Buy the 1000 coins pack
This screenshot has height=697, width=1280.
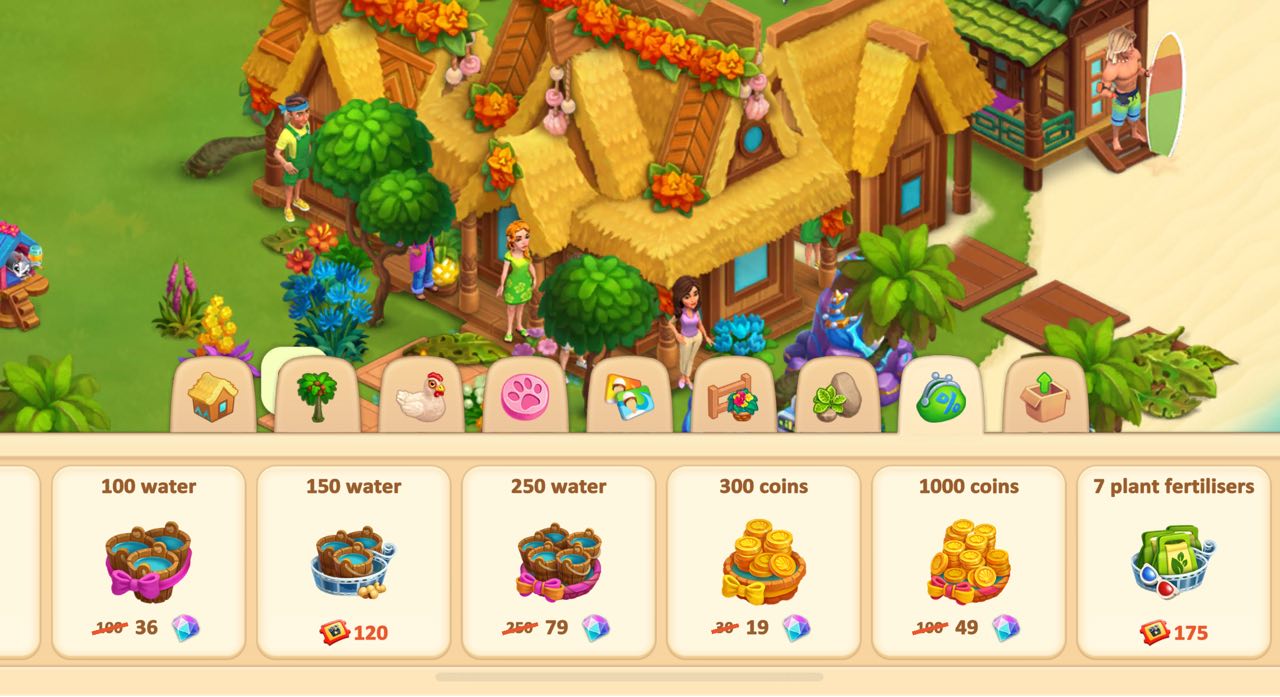[x=968, y=561]
